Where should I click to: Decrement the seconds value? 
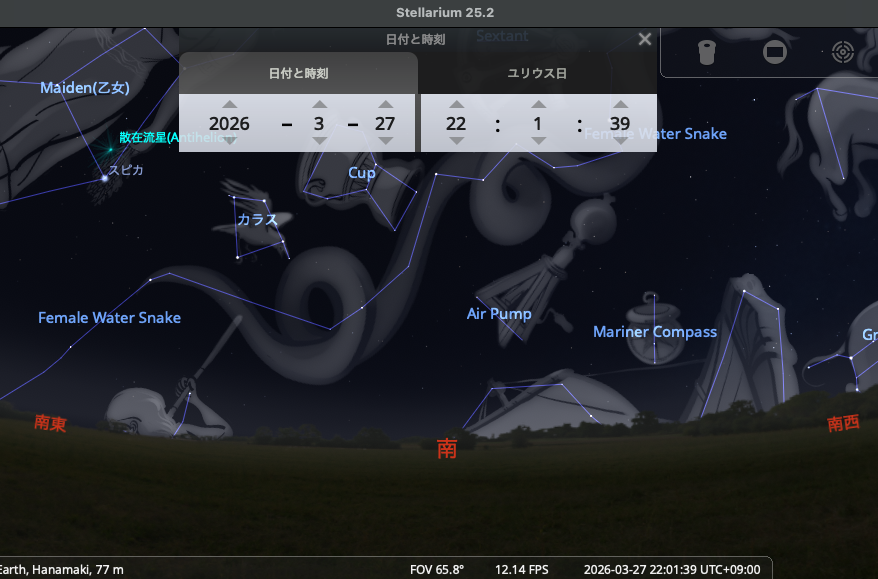(x=620, y=141)
